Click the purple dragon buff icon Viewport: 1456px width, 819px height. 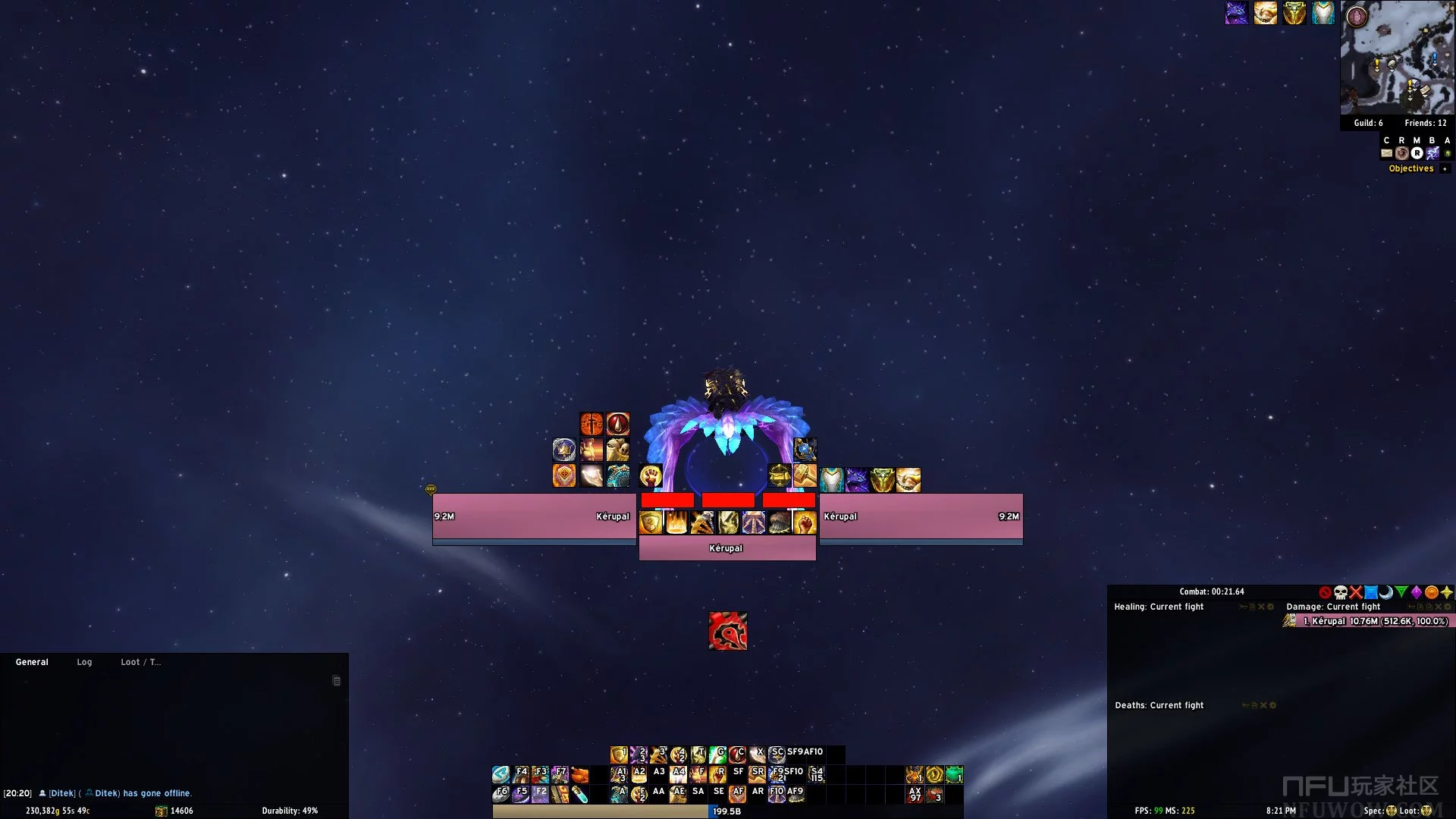tap(1237, 13)
